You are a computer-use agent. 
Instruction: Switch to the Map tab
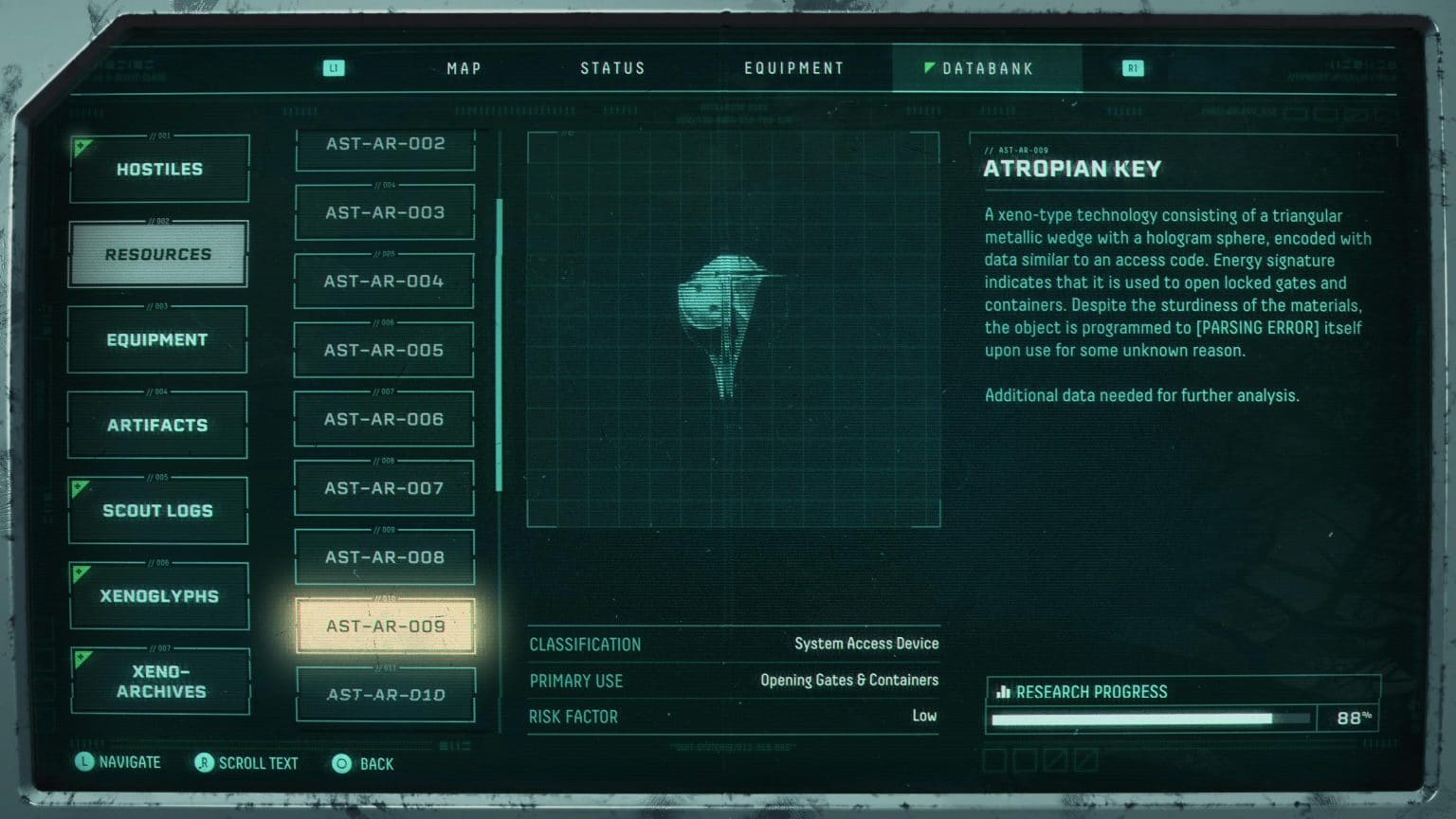[x=464, y=68]
